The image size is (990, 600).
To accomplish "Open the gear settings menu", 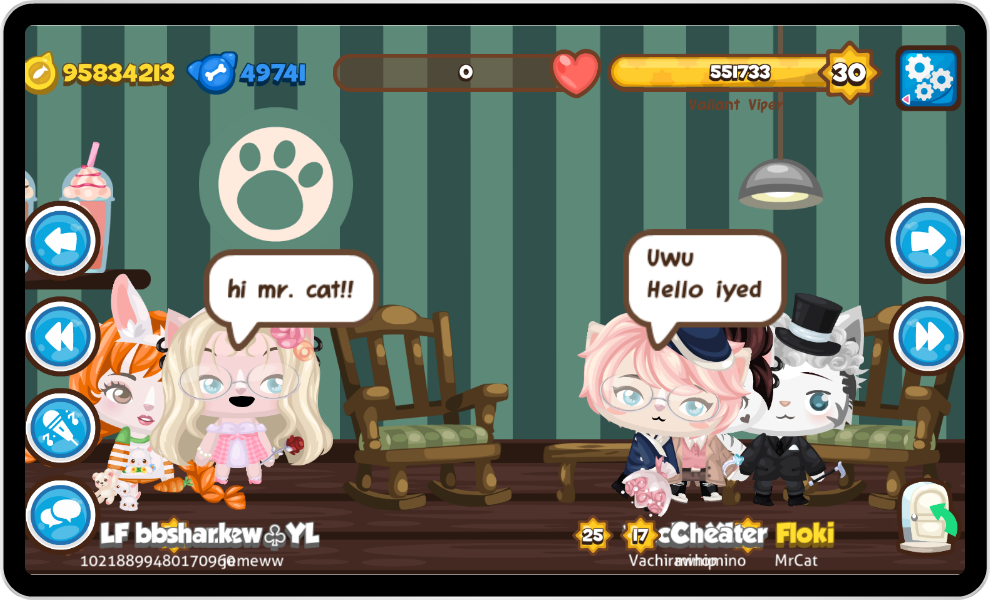I will [x=927, y=77].
